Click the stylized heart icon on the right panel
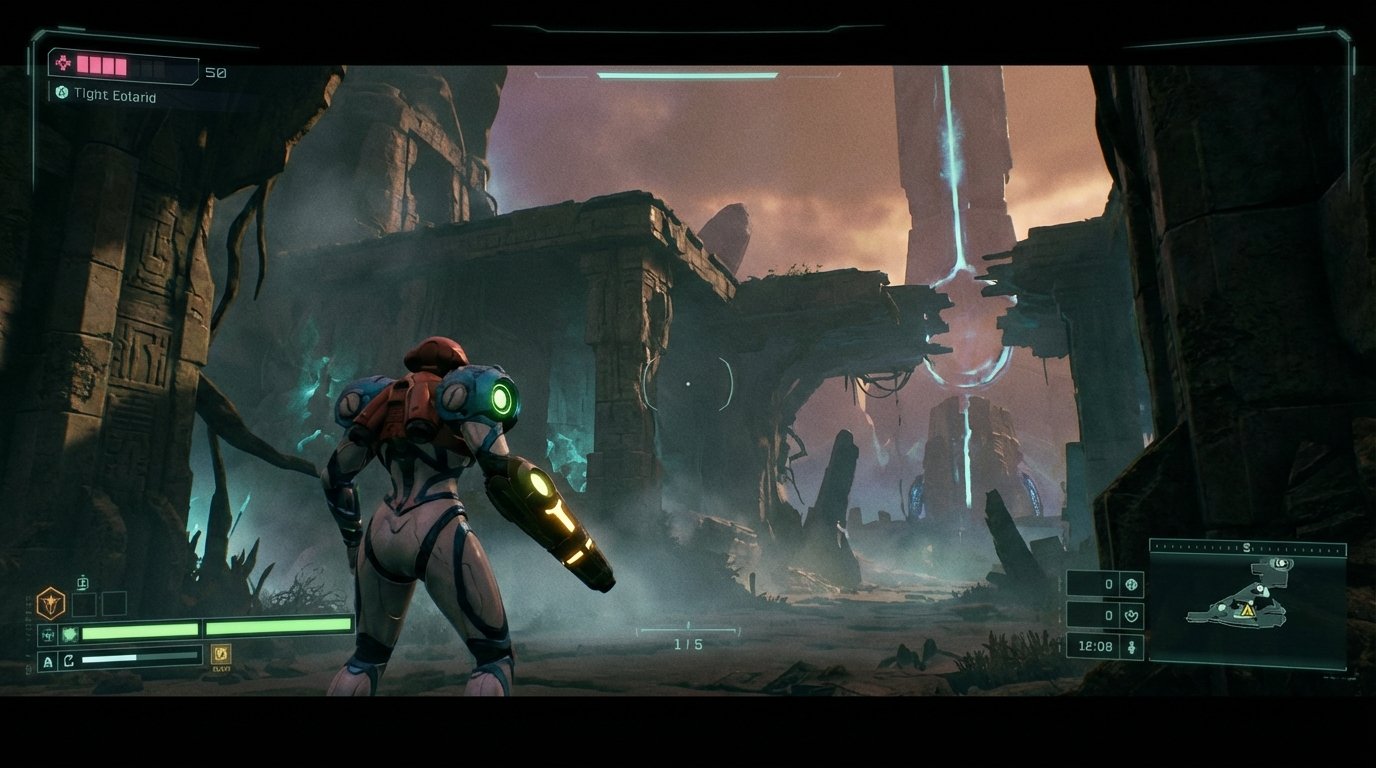 1131,615
